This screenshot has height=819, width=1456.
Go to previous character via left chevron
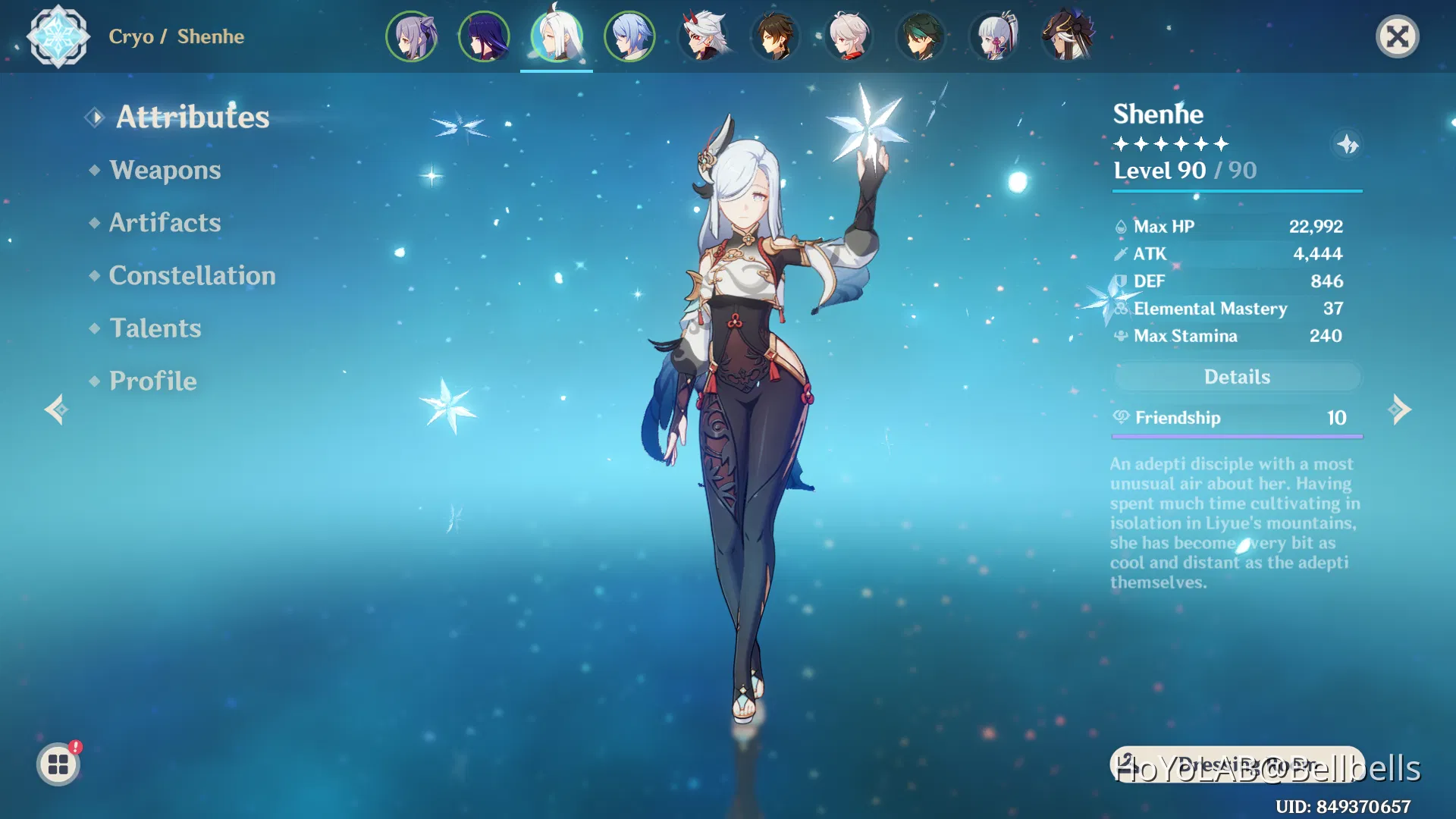[x=55, y=409]
